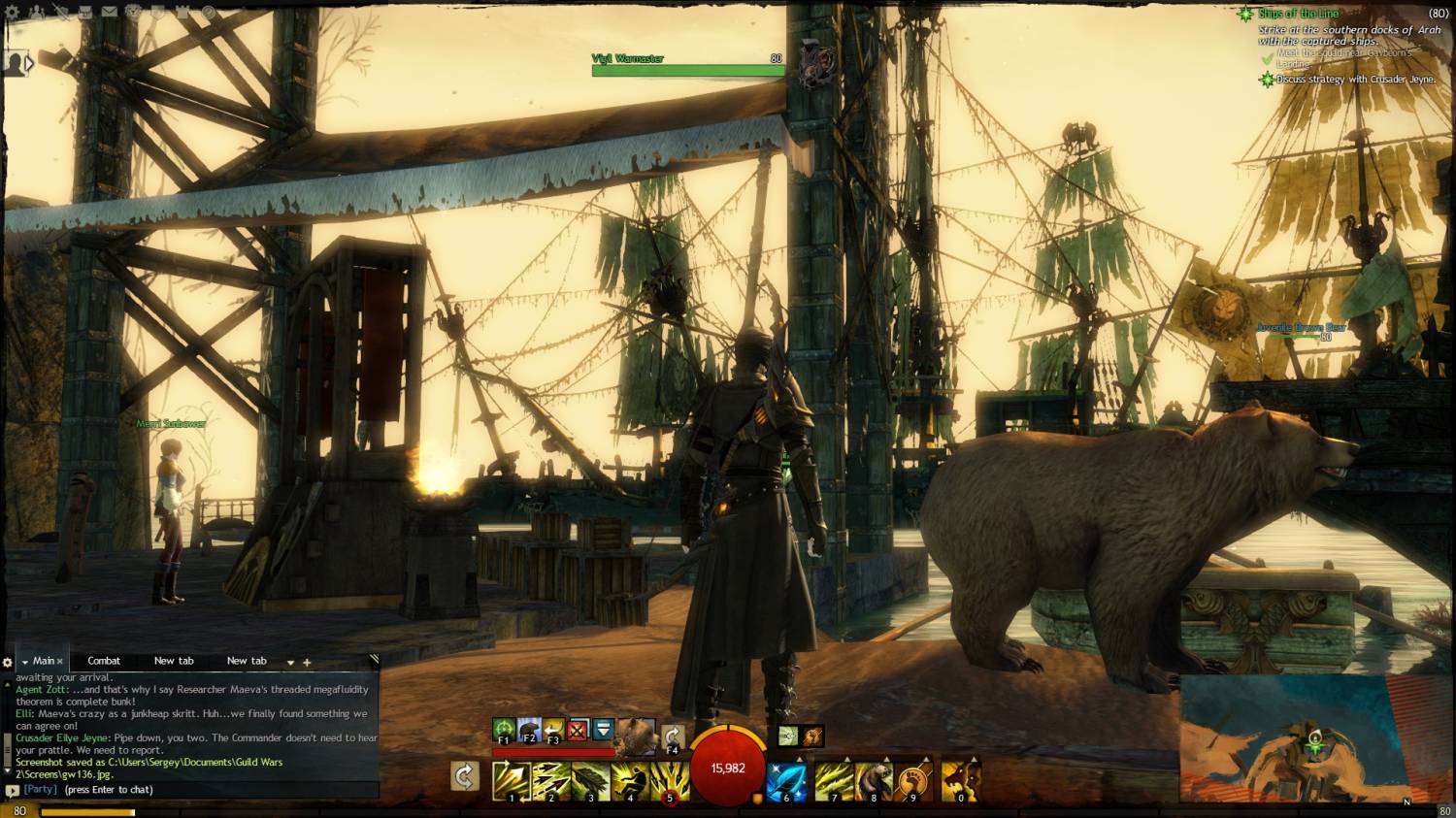Viewport: 1456px width, 818px height.
Task: Switch to the Combat chat tab
Action: pos(104,661)
